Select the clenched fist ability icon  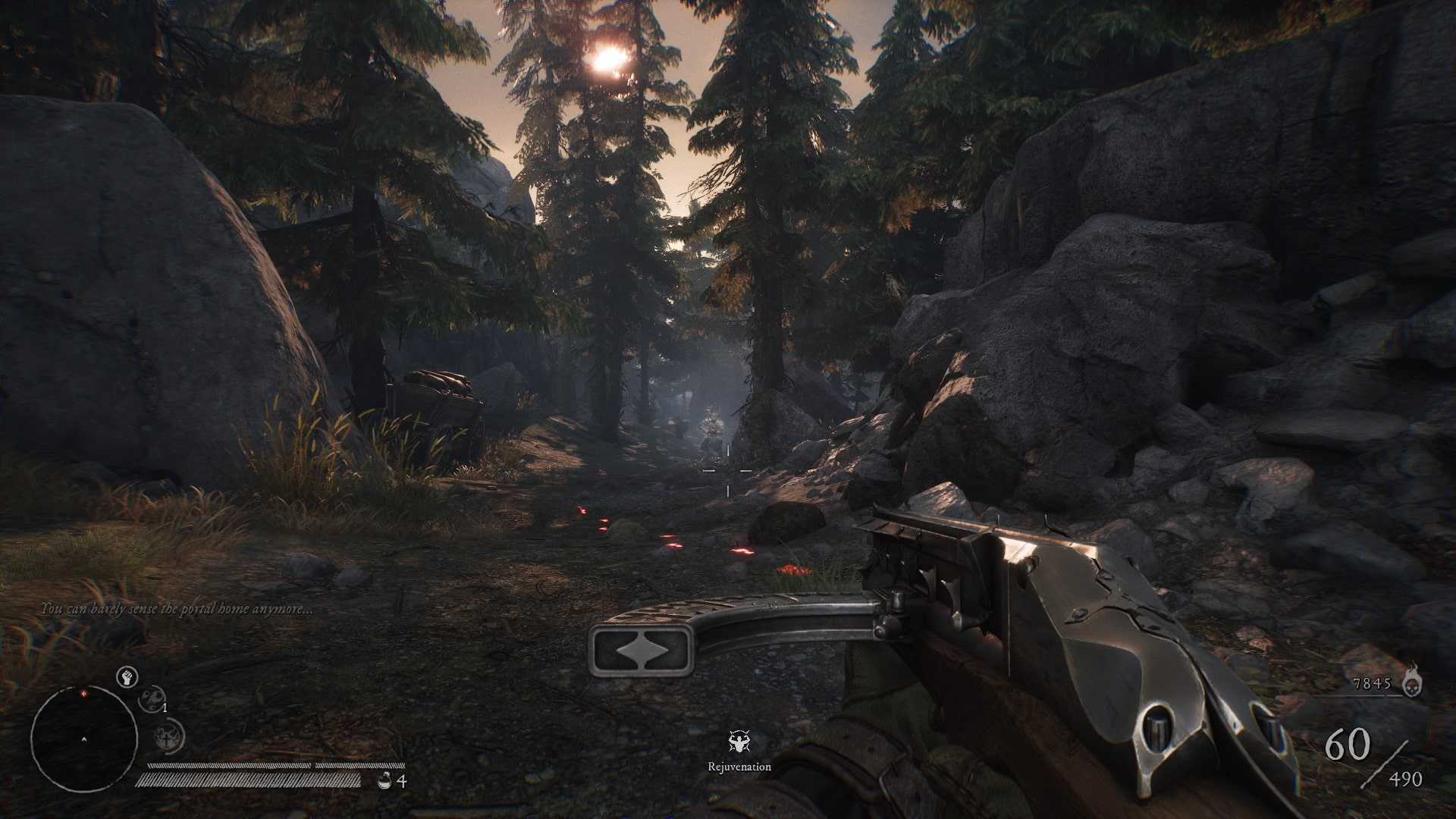click(x=127, y=677)
